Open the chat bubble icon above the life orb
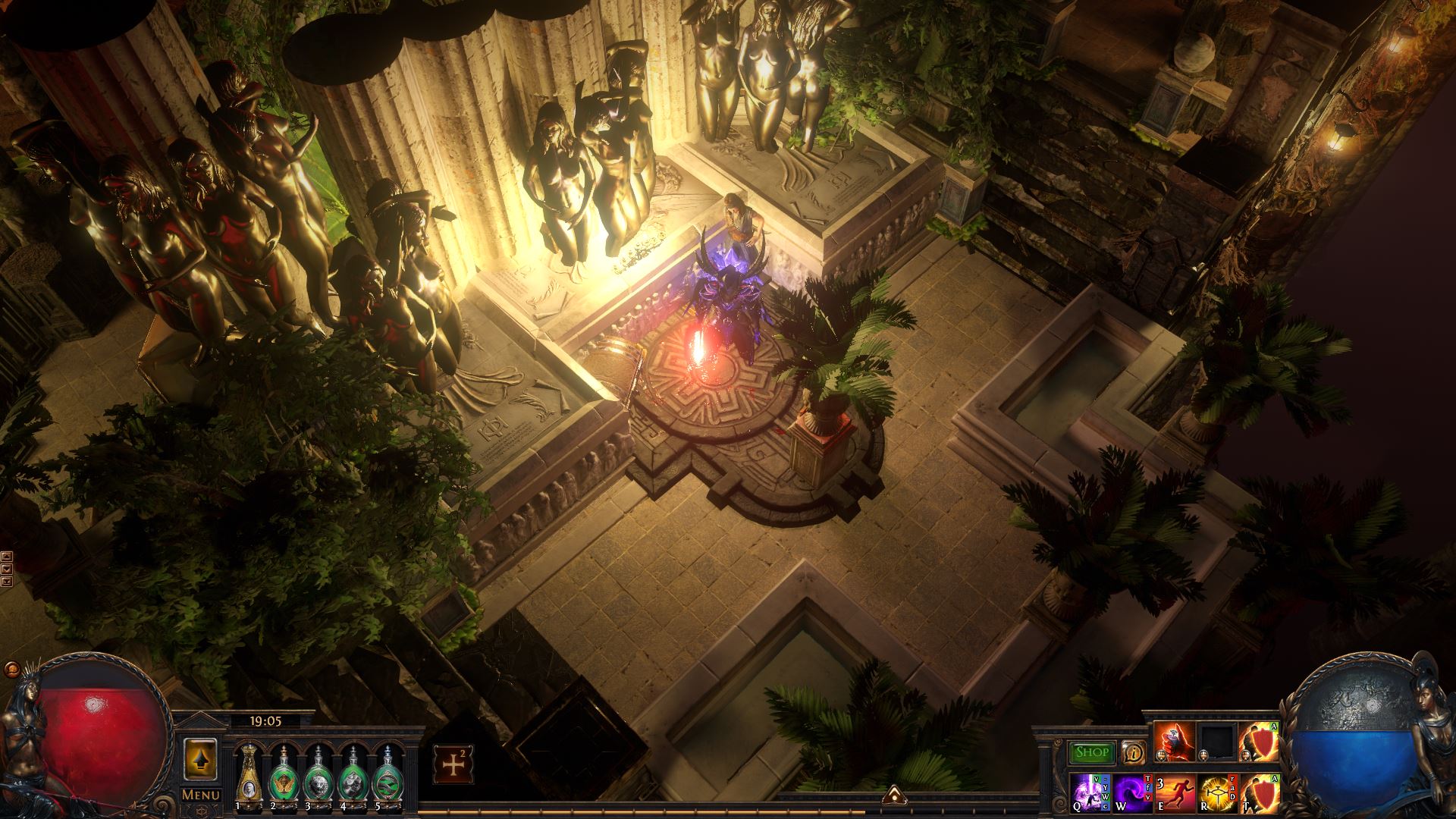Screen dimensions: 1456x819 (x=12, y=670)
